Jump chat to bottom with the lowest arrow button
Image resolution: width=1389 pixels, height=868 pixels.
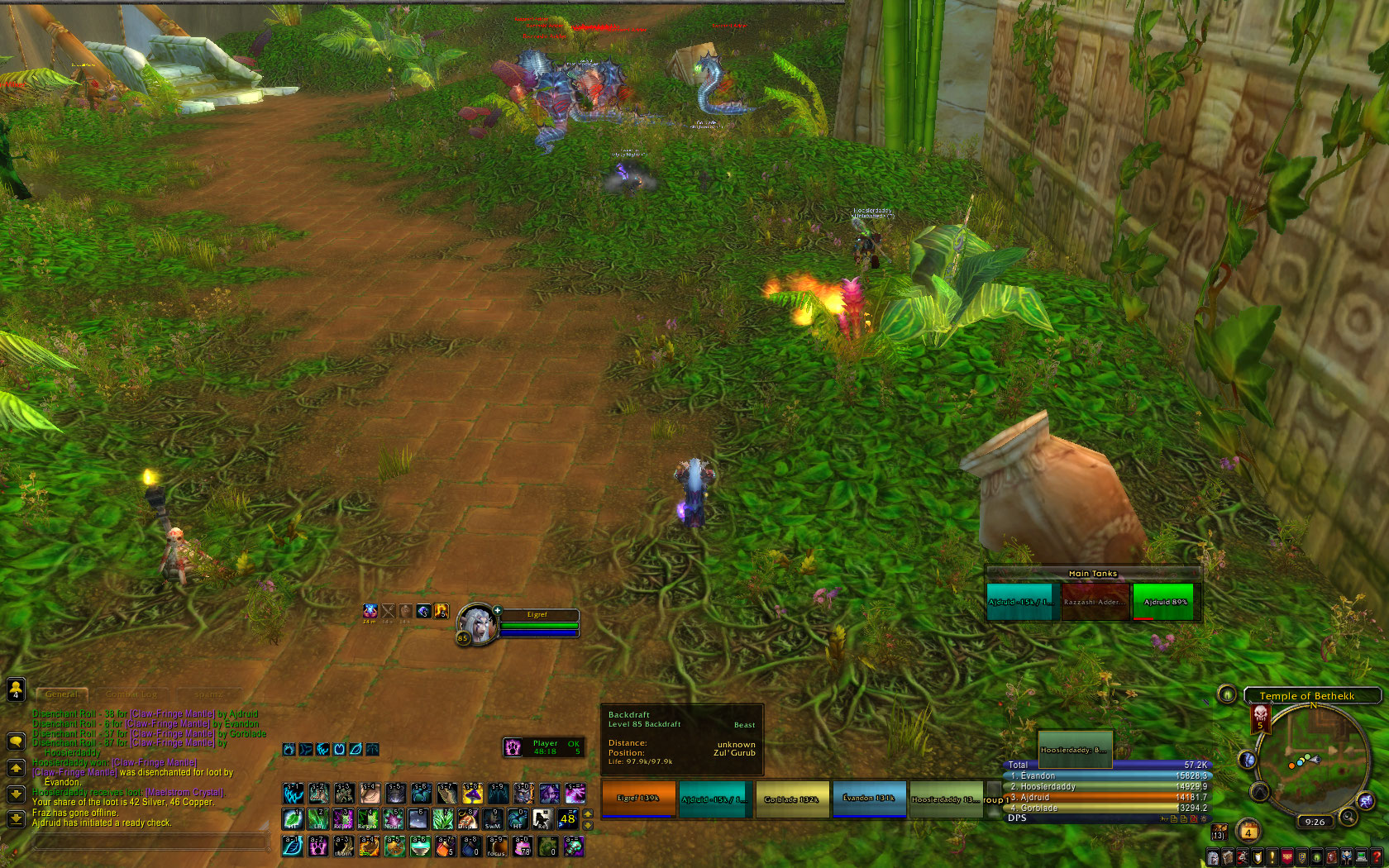16,819
